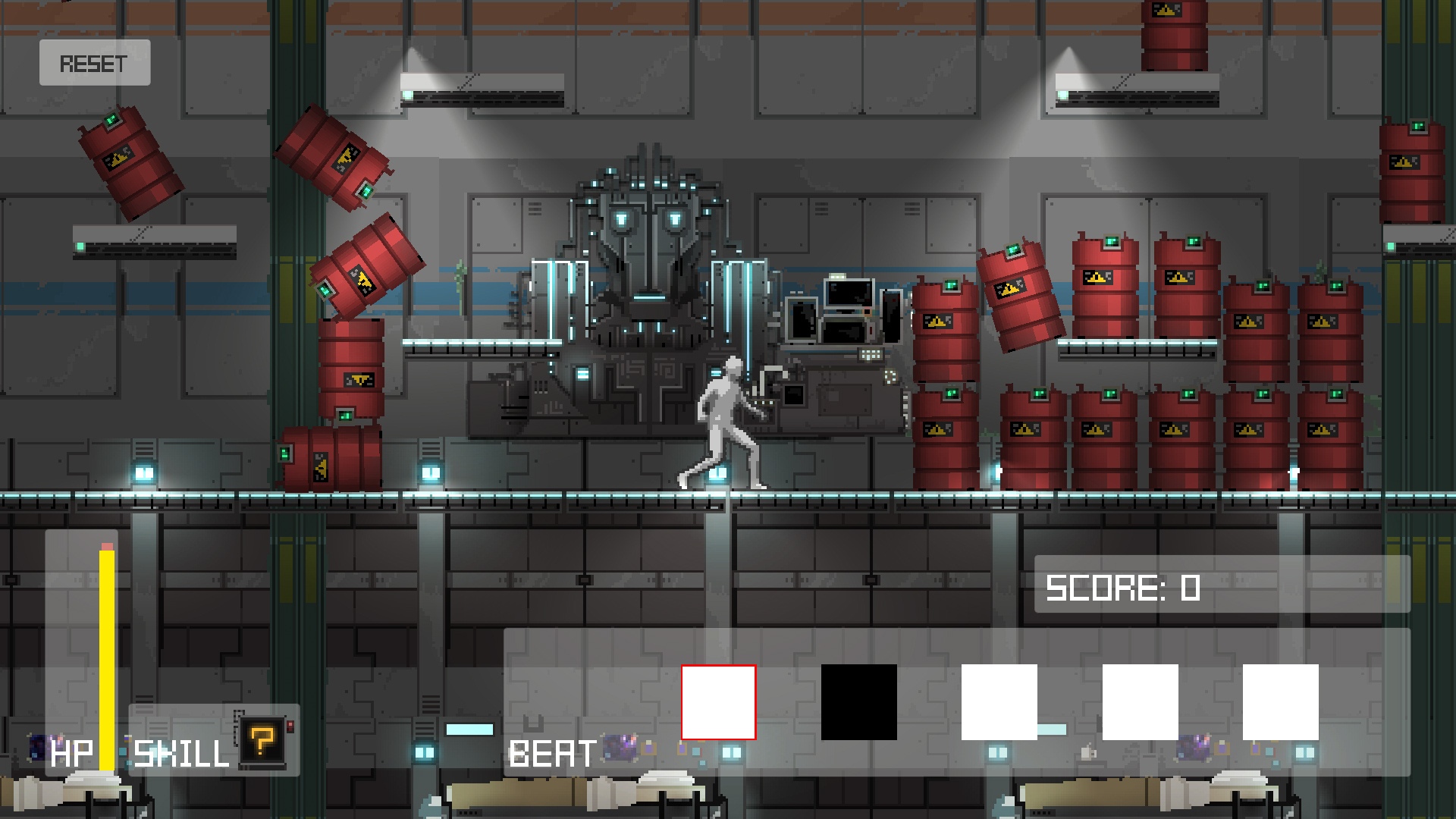The height and width of the screenshot is (819, 1456).
Task: Activate the question mark skill icon
Action: coord(262,740)
